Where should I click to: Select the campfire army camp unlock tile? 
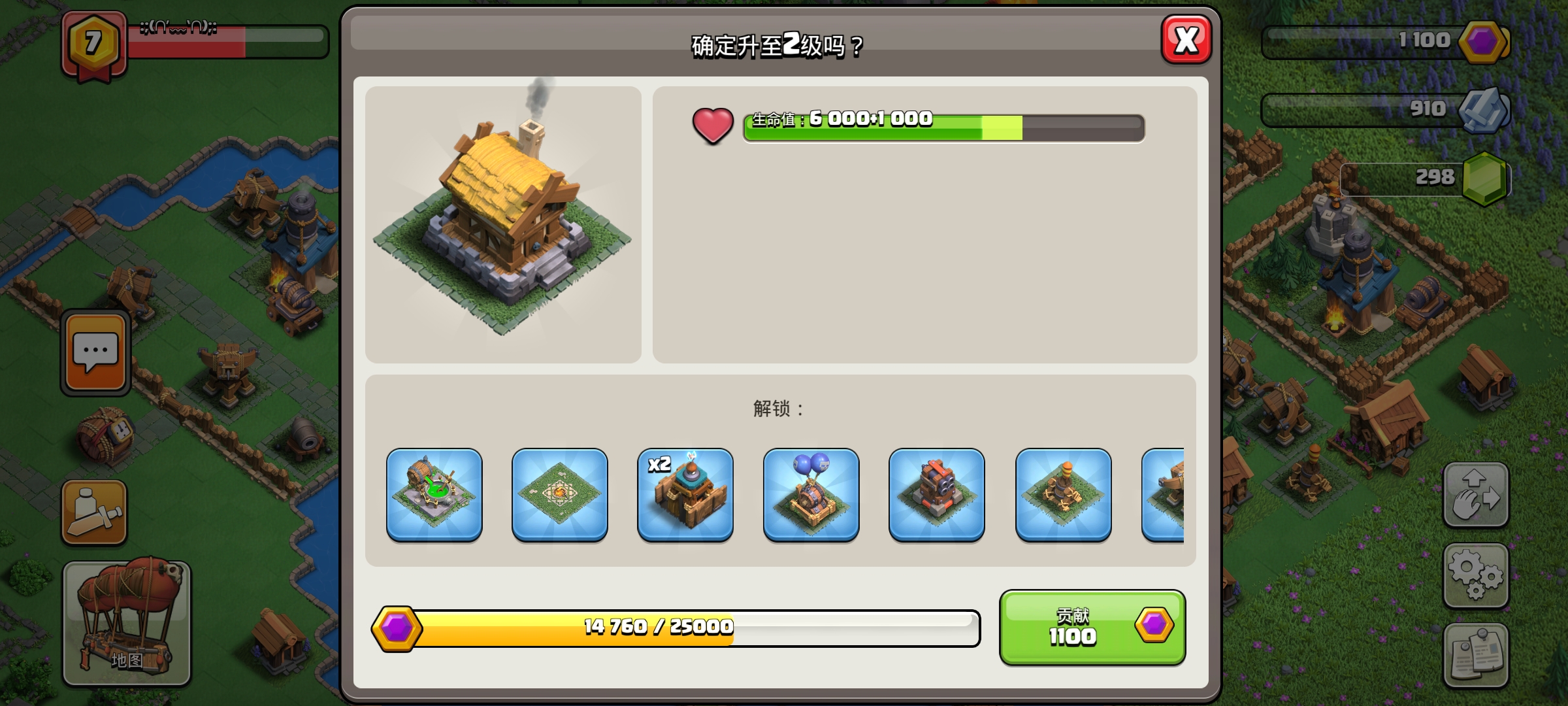(x=560, y=495)
